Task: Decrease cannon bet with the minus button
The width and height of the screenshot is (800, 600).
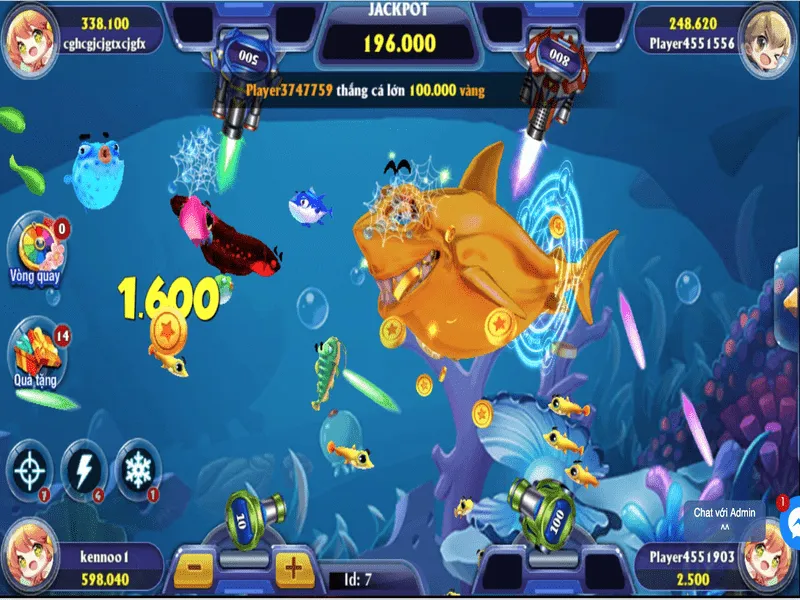Action: pyautogui.click(x=196, y=569)
